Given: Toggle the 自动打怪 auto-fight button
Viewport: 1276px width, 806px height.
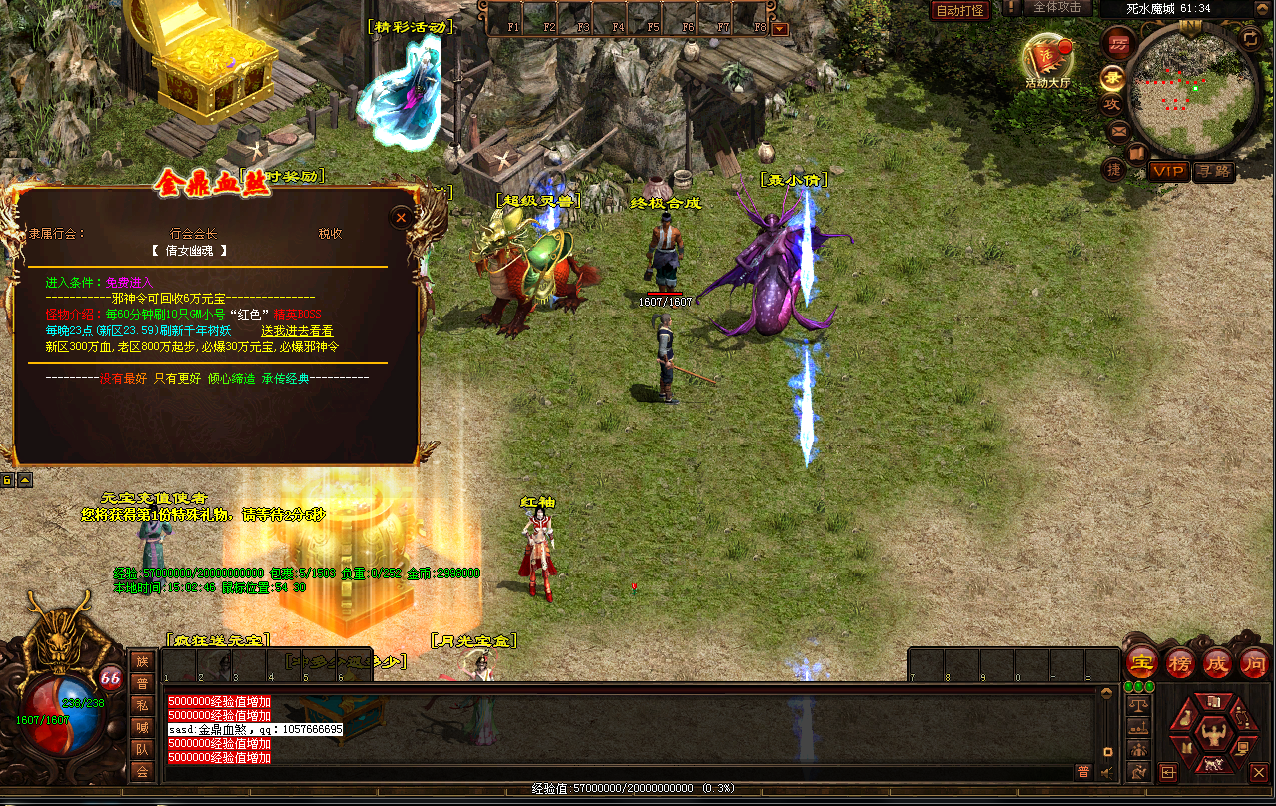Looking at the screenshot, I should (960, 11).
